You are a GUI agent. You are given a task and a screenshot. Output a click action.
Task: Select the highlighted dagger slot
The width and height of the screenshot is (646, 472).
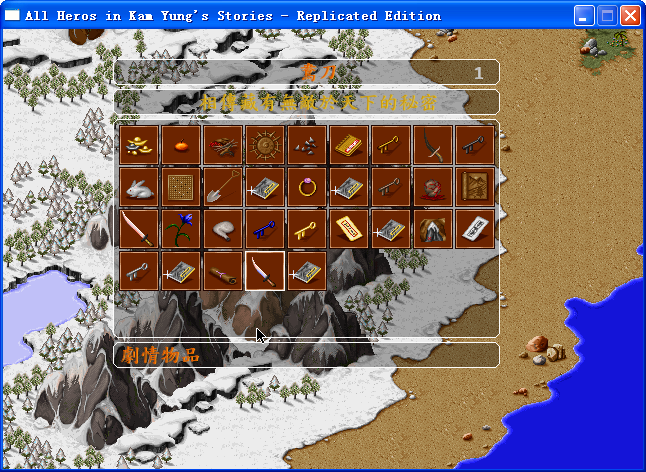[x=264, y=270]
